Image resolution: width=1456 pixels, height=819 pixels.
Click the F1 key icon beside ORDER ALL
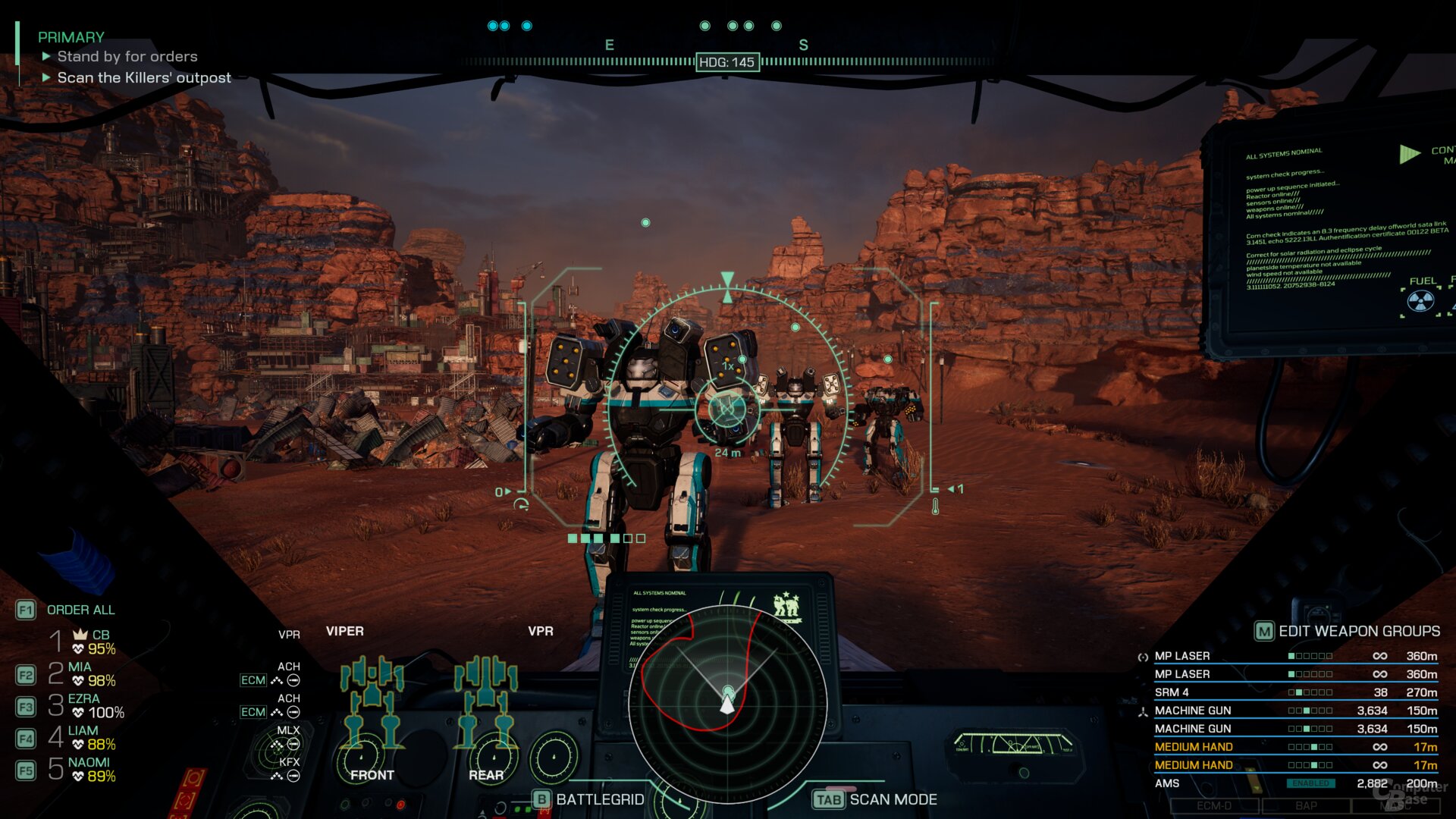(x=26, y=610)
